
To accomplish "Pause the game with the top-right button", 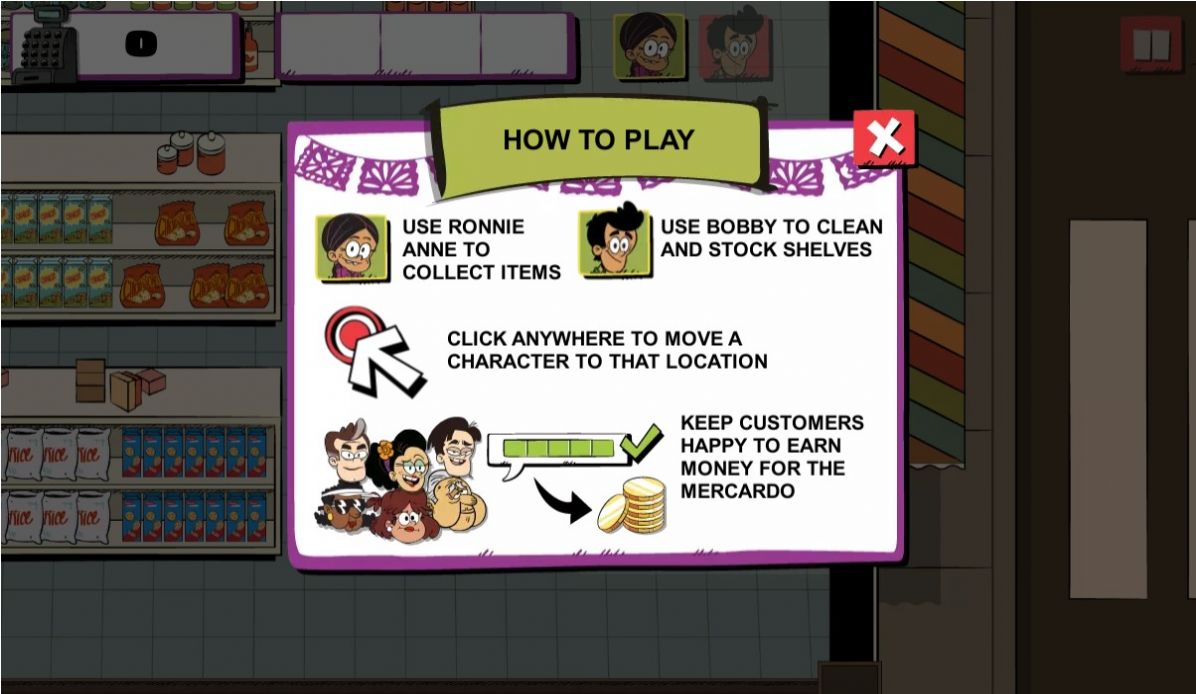I will tap(1151, 45).
